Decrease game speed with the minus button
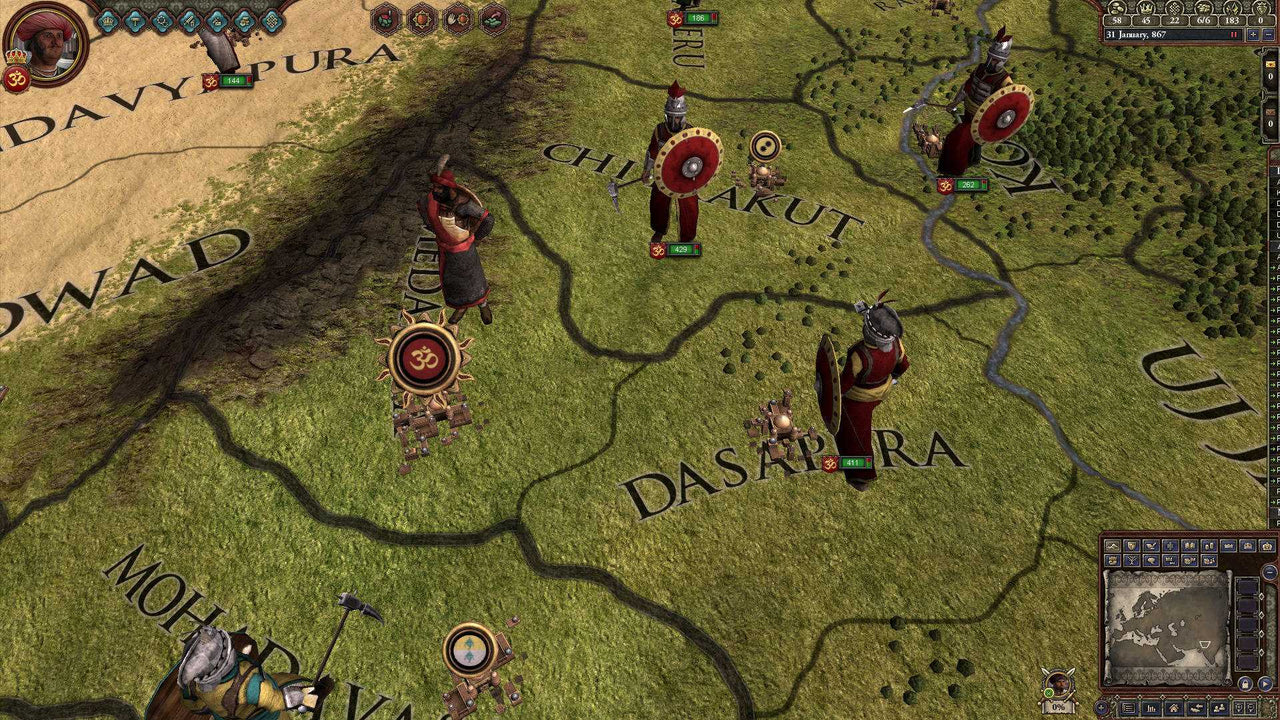The image size is (1280, 720). coord(1269,35)
